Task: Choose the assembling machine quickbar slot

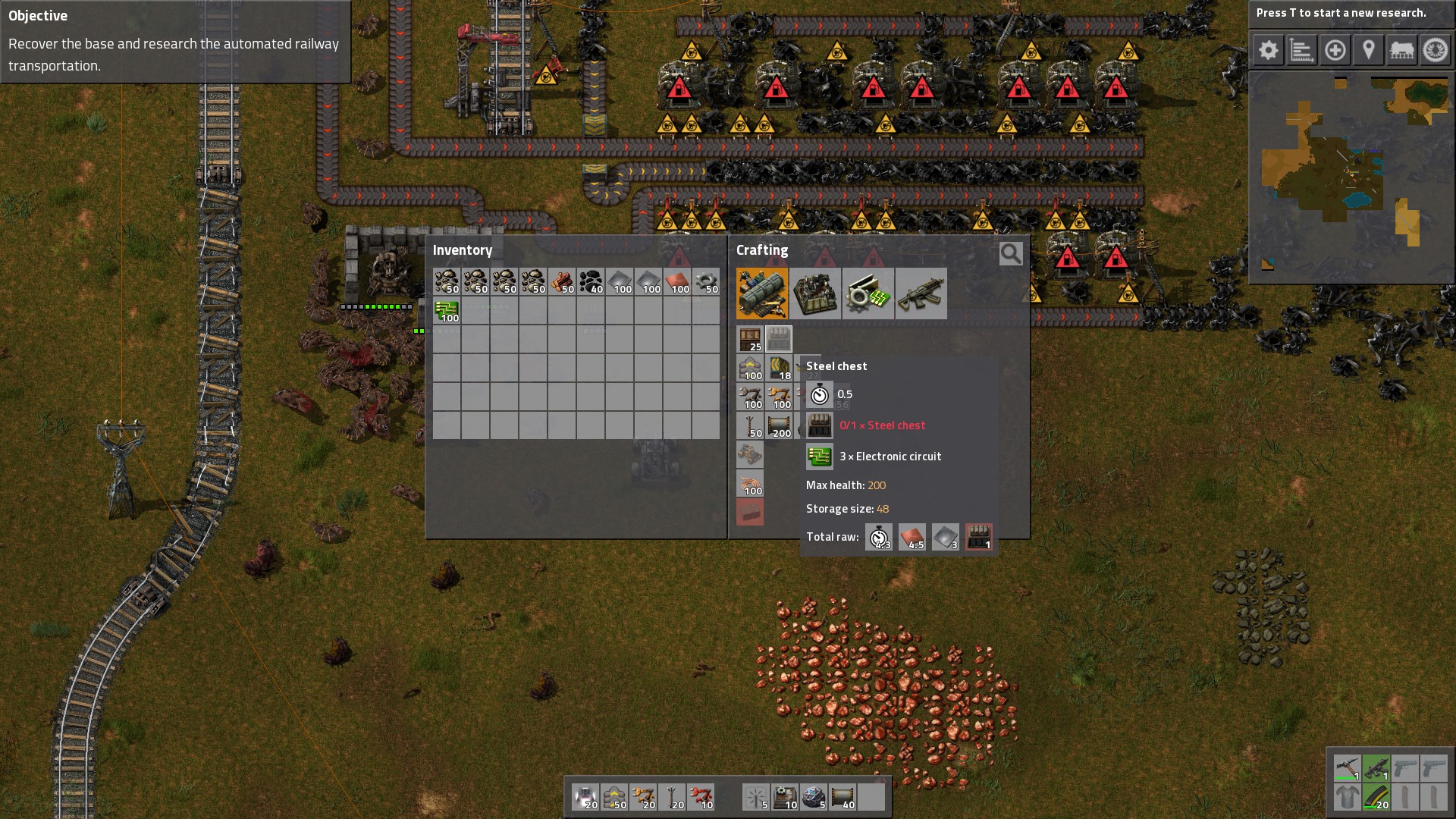Action: [x=784, y=797]
